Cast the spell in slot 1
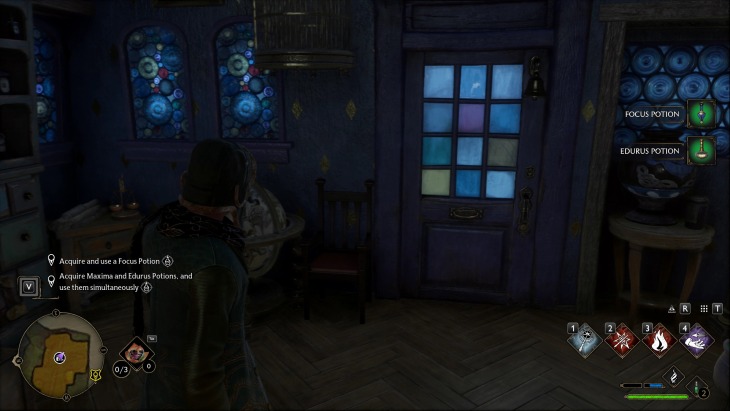This screenshot has height=411, width=730. tap(586, 340)
